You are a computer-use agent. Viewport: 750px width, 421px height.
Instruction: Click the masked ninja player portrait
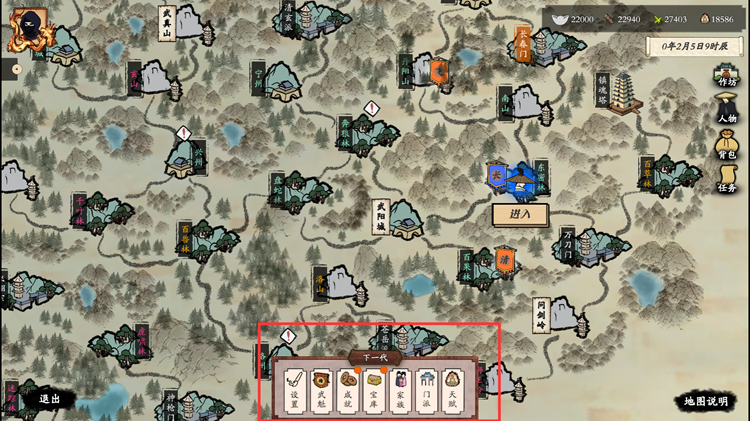point(28,29)
